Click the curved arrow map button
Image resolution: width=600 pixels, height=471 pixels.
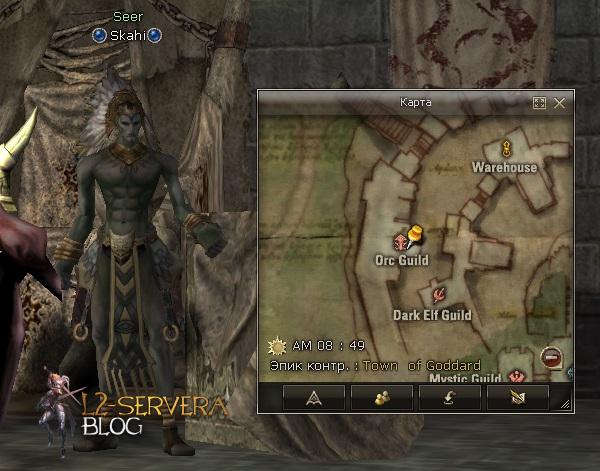pyautogui.click(x=449, y=398)
